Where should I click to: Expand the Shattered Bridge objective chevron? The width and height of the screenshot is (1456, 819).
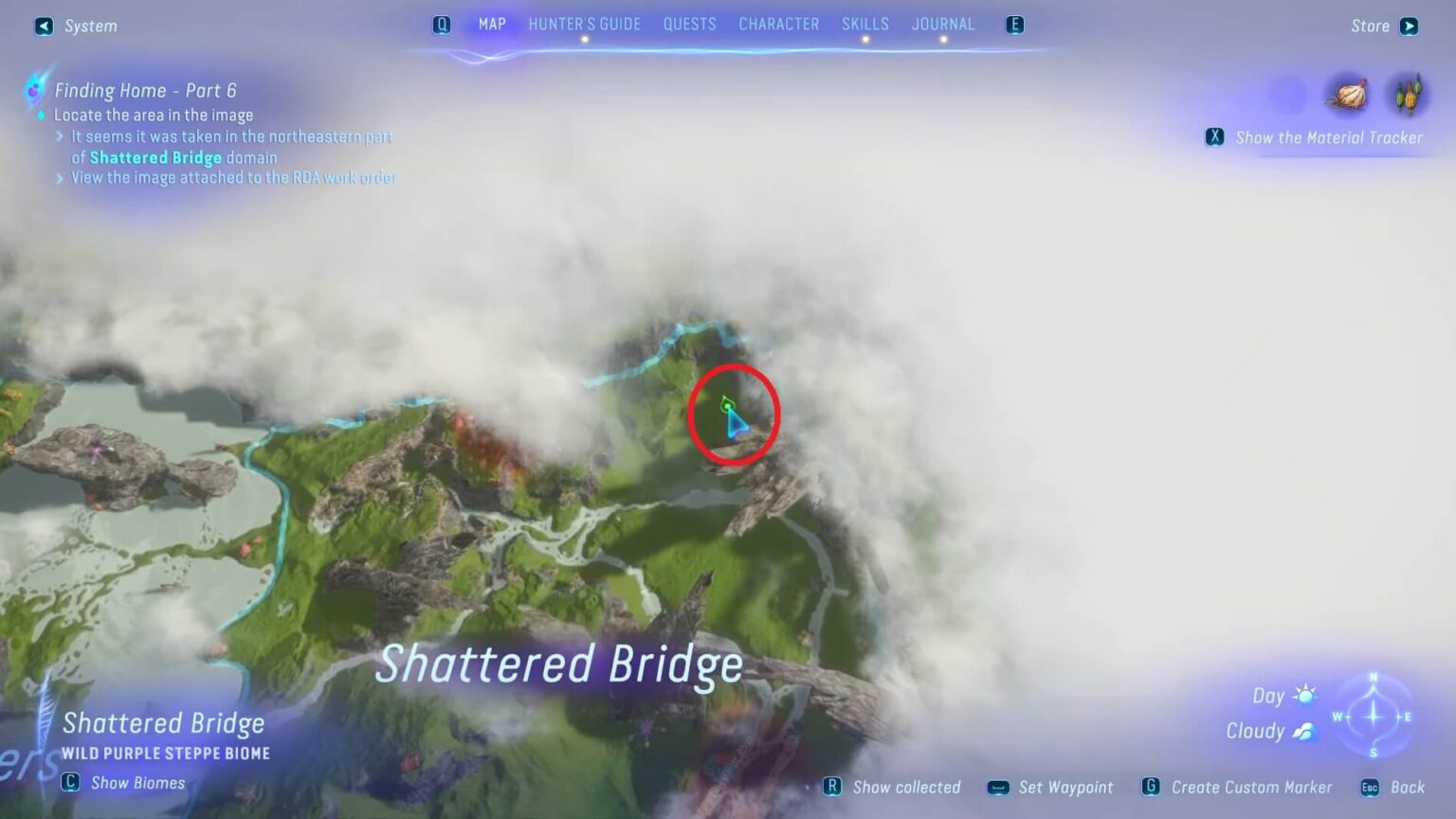(x=59, y=137)
